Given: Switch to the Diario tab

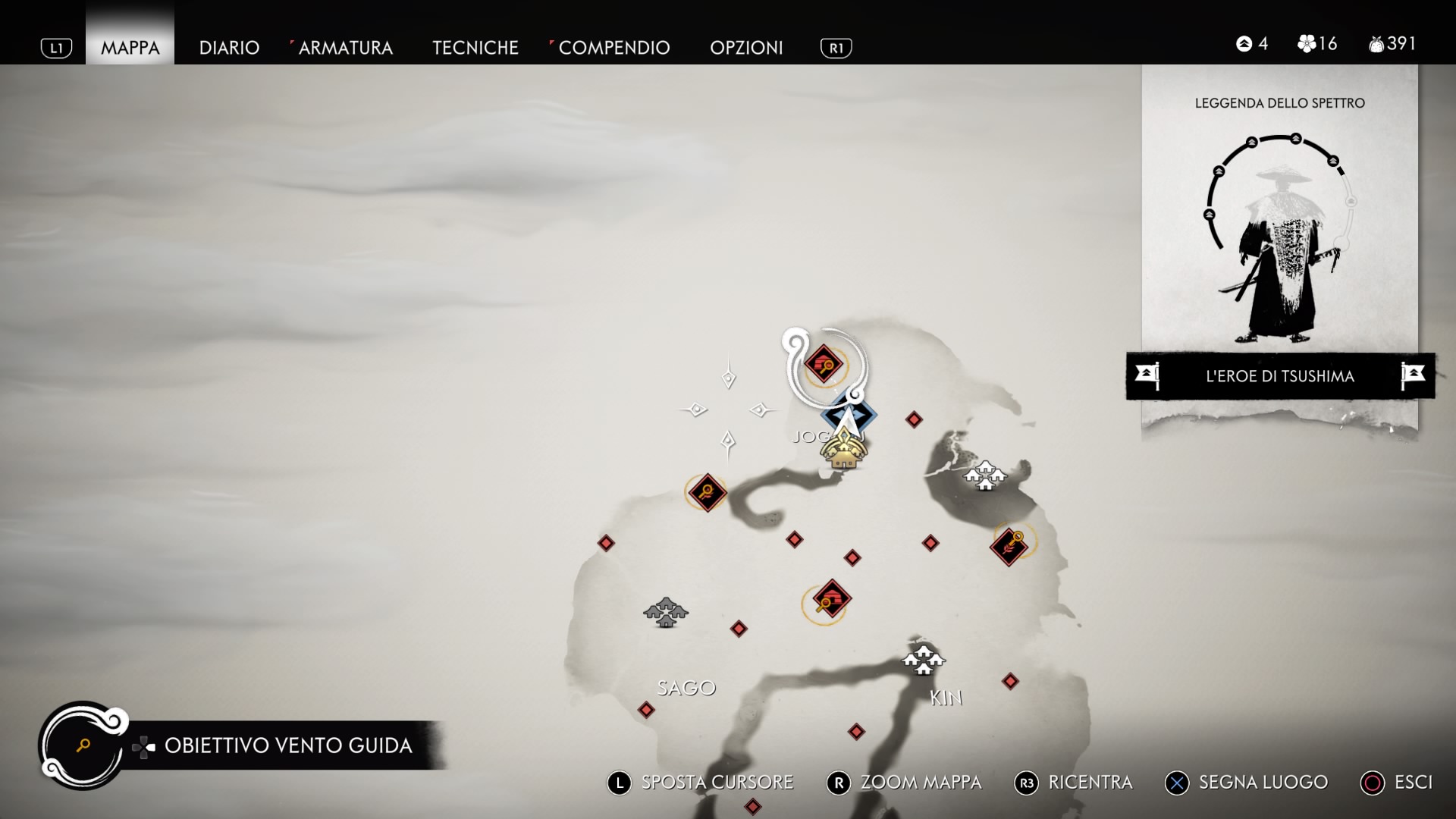Looking at the screenshot, I should pyautogui.click(x=229, y=48).
